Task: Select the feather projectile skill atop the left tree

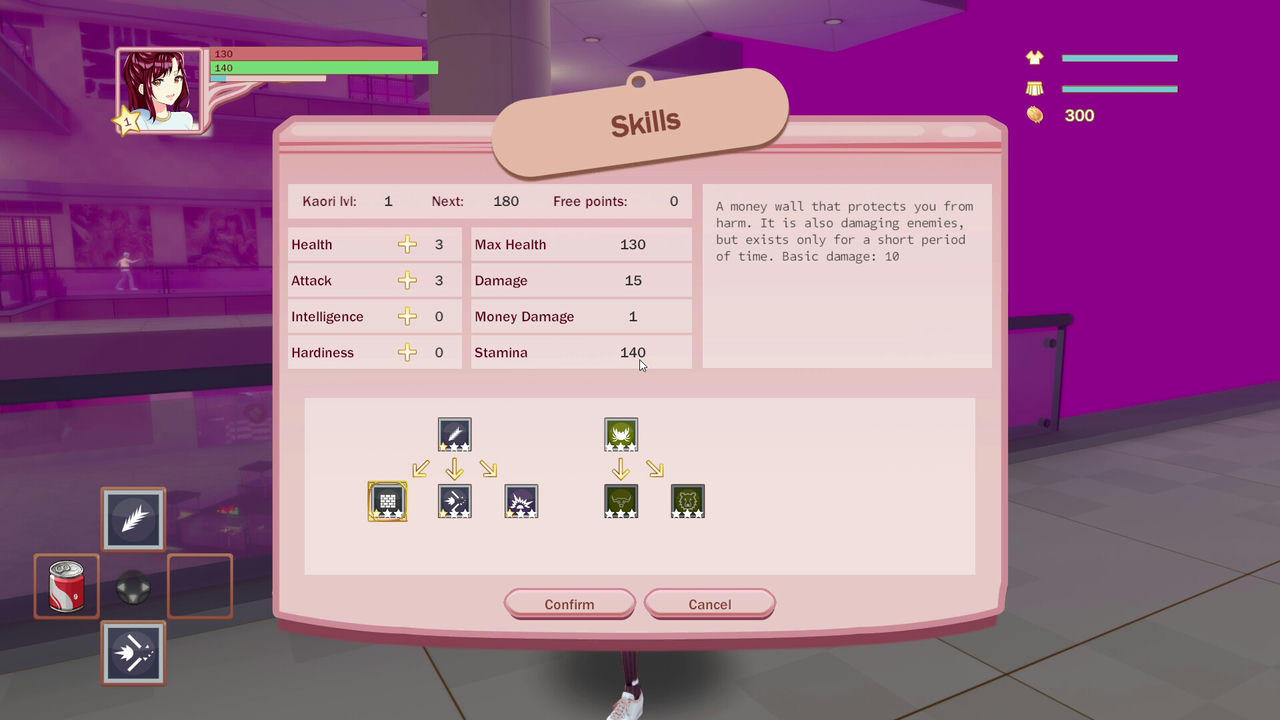Action: (x=455, y=434)
